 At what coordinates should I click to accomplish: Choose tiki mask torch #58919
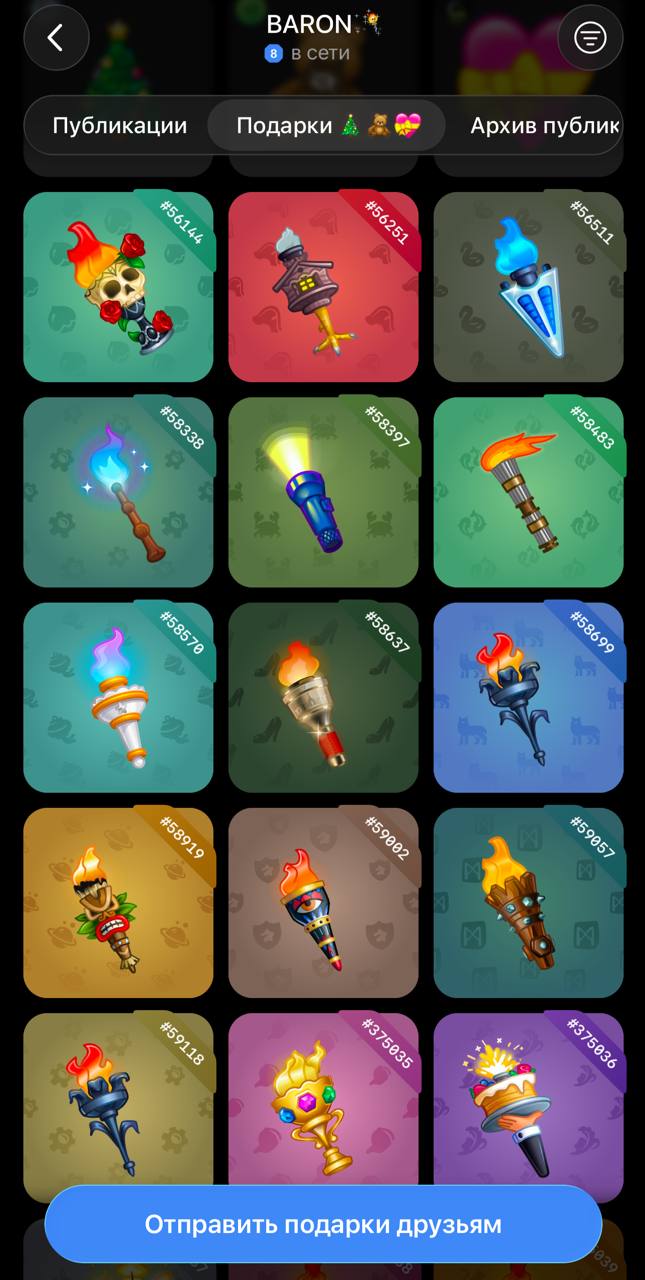[x=118, y=902]
